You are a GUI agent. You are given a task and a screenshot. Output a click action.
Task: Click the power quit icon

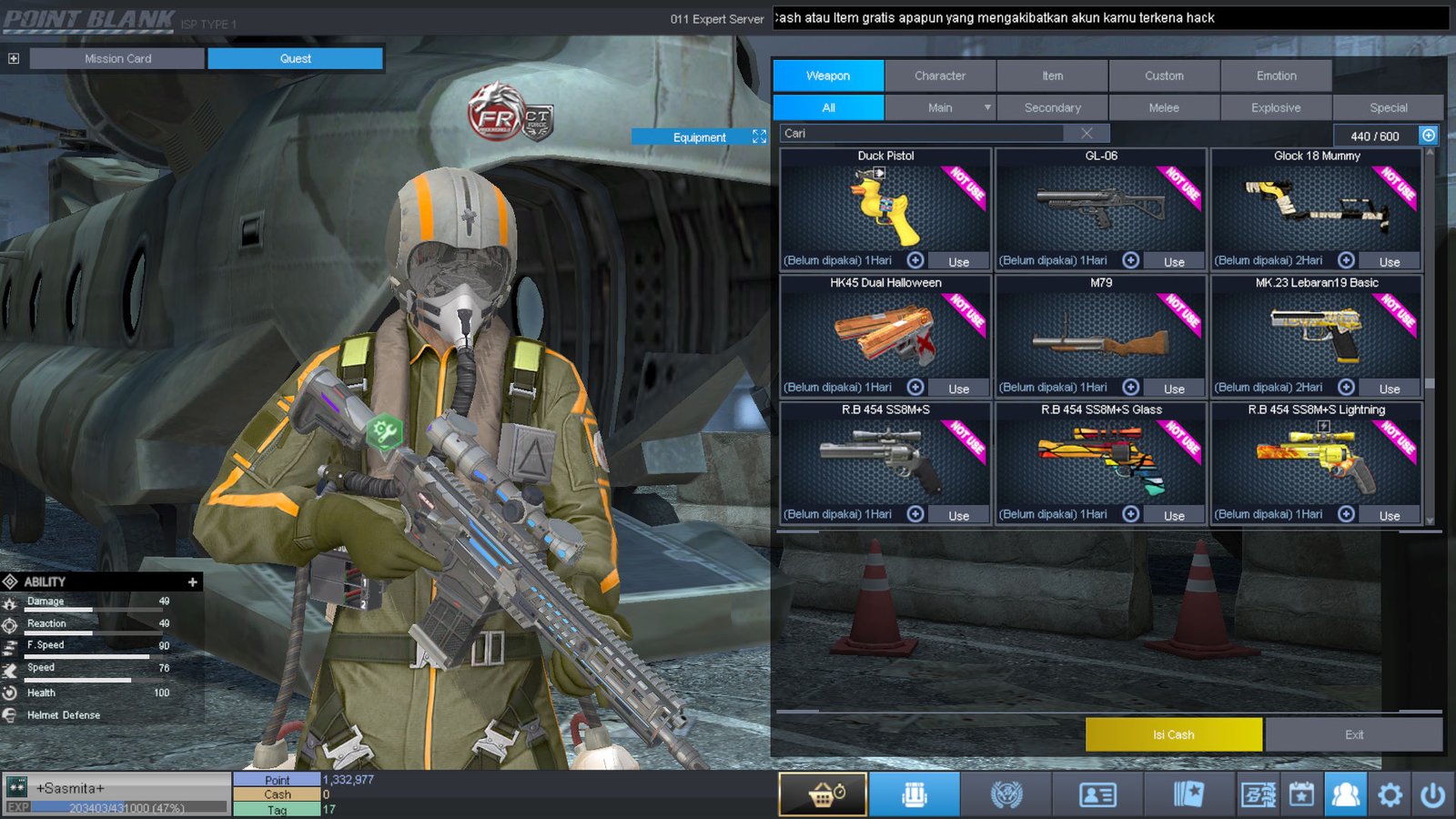(x=1432, y=794)
